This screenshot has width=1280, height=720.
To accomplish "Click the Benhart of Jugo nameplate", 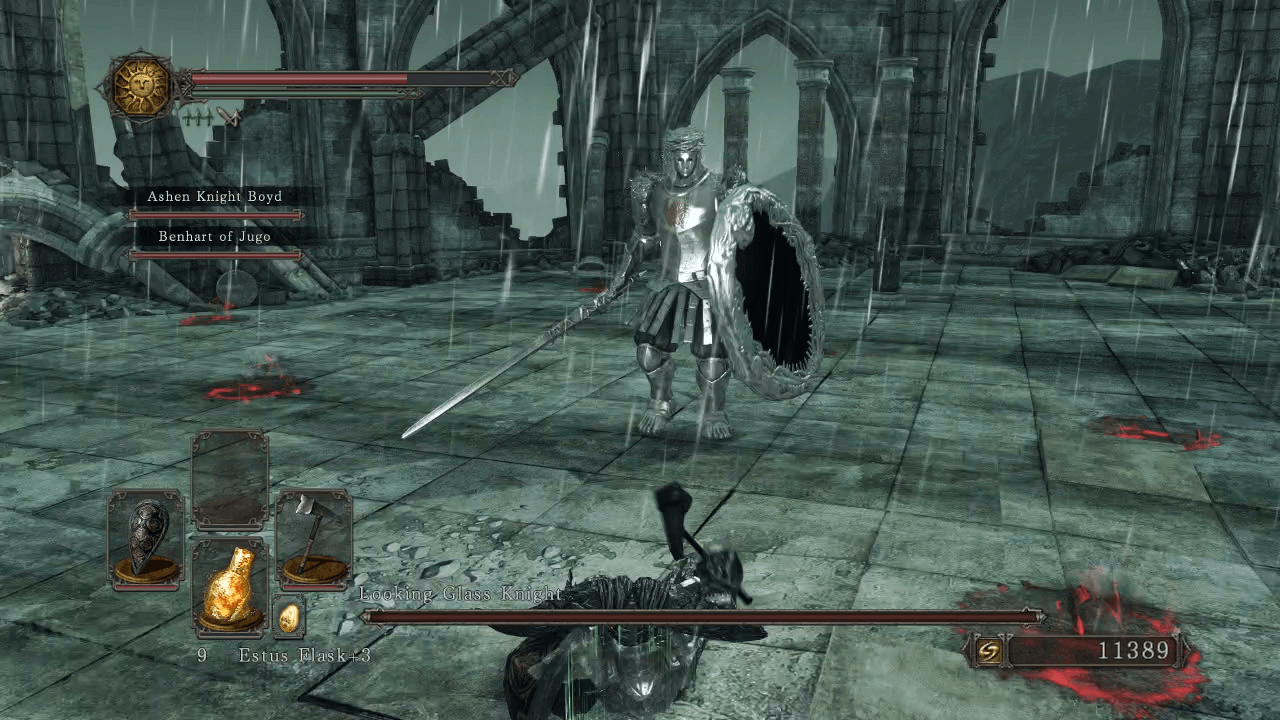I will (x=215, y=236).
